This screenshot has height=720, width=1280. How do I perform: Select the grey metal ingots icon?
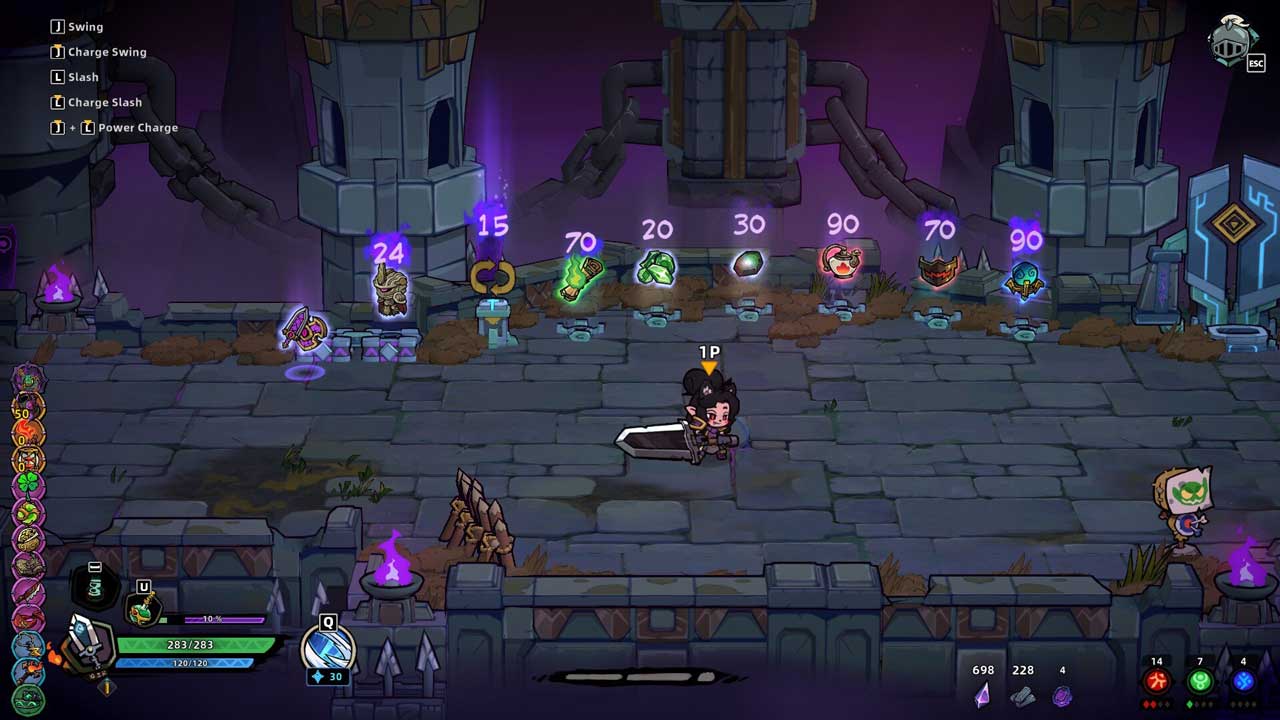pos(1022,695)
